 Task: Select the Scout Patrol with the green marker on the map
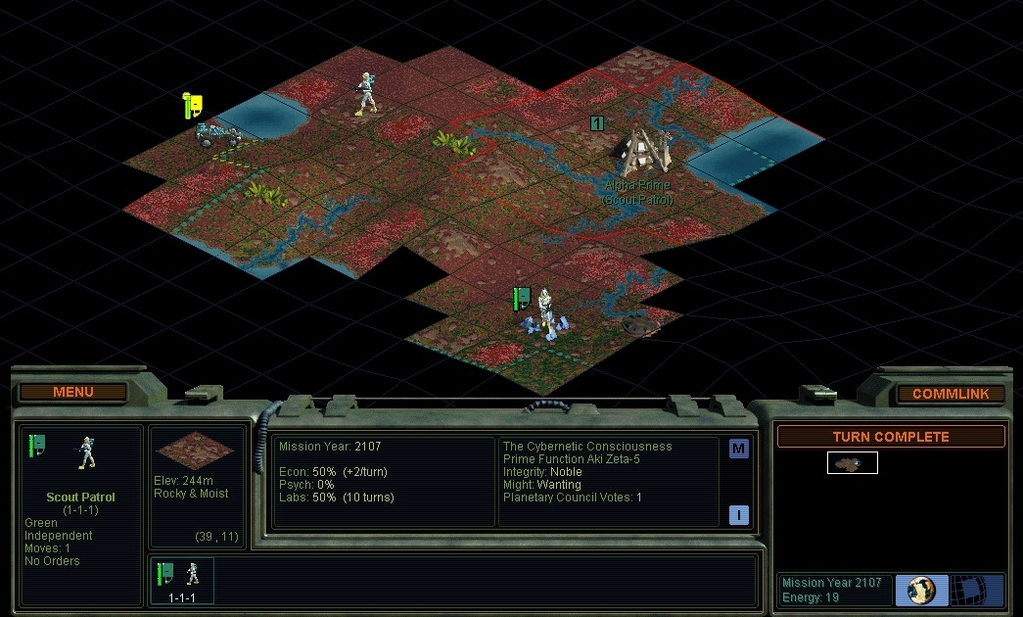click(544, 311)
